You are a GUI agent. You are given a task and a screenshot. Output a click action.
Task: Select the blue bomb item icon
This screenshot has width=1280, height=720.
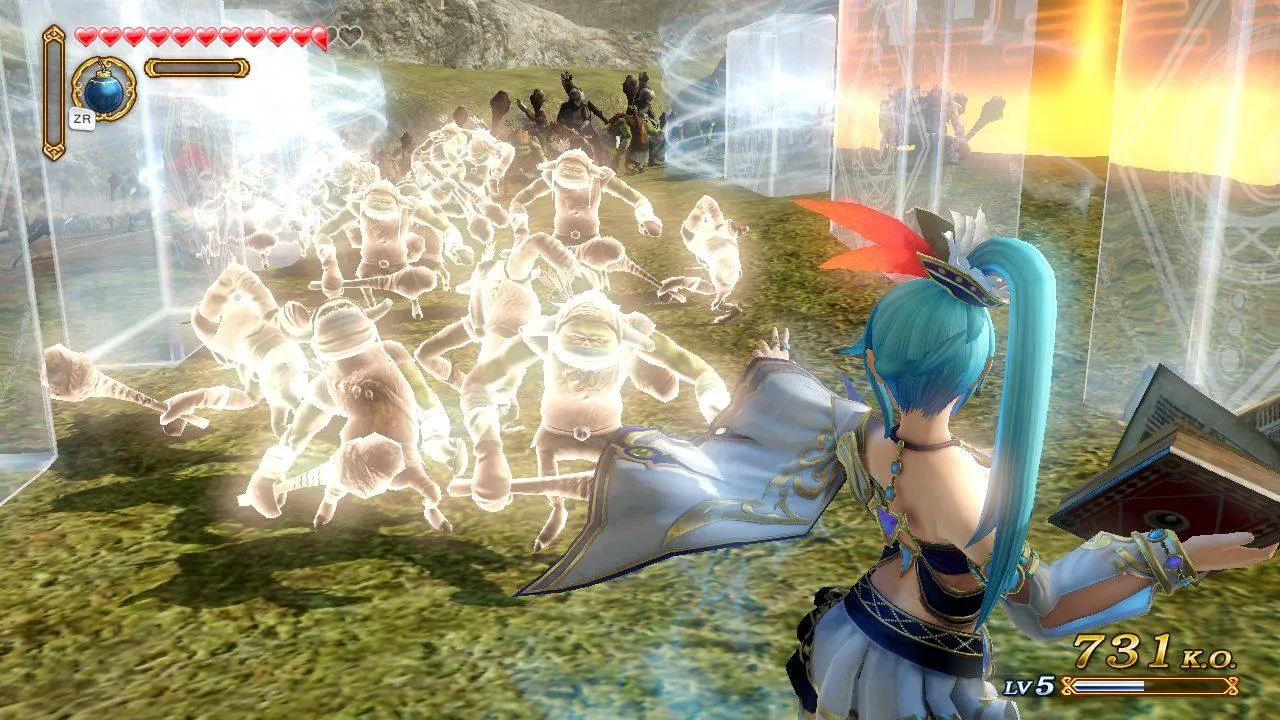point(103,92)
